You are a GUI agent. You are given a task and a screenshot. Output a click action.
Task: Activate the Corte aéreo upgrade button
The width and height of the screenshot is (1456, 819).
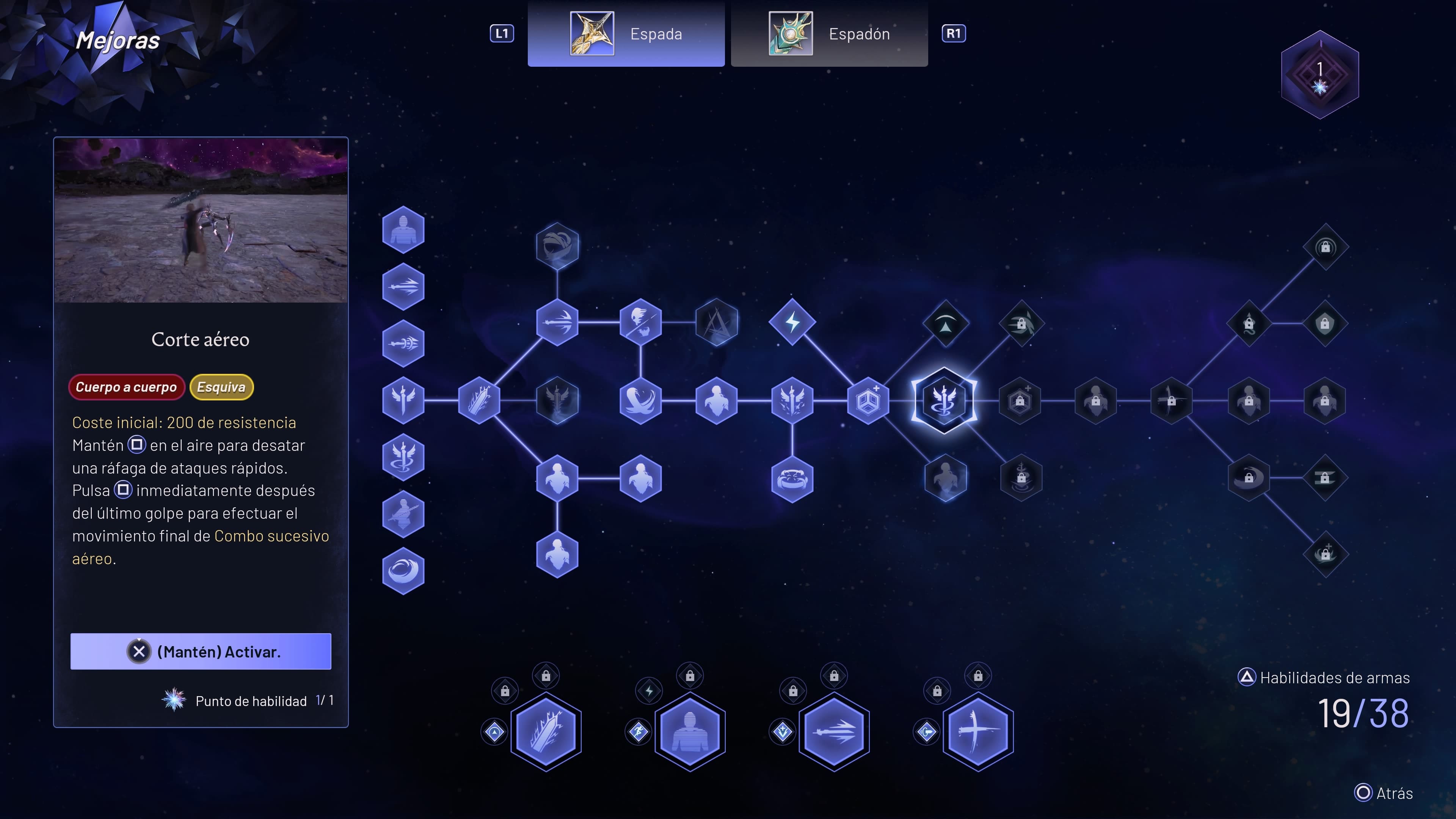pos(201,651)
